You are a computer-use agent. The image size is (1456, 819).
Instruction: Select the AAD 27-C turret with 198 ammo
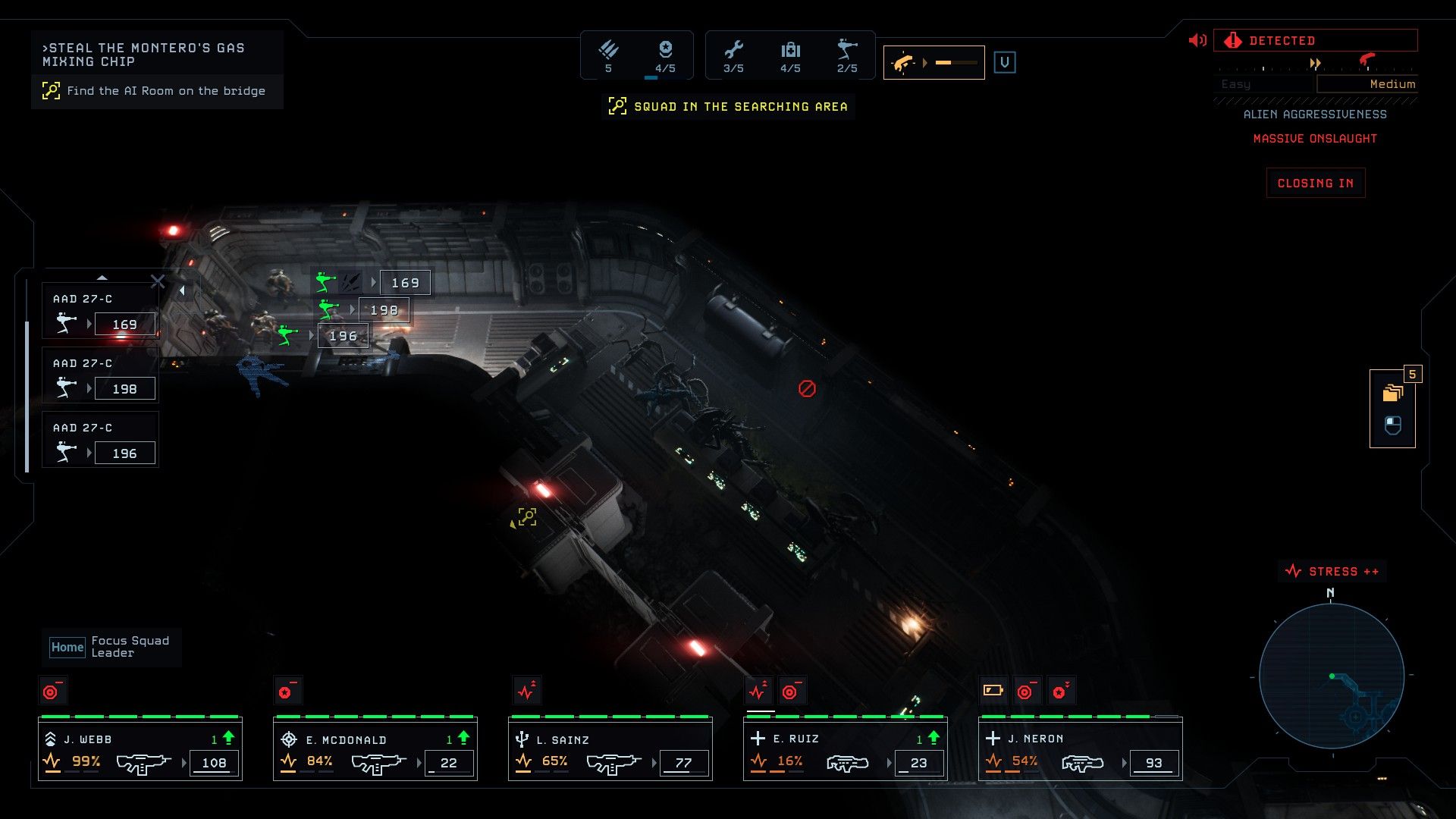(100, 378)
